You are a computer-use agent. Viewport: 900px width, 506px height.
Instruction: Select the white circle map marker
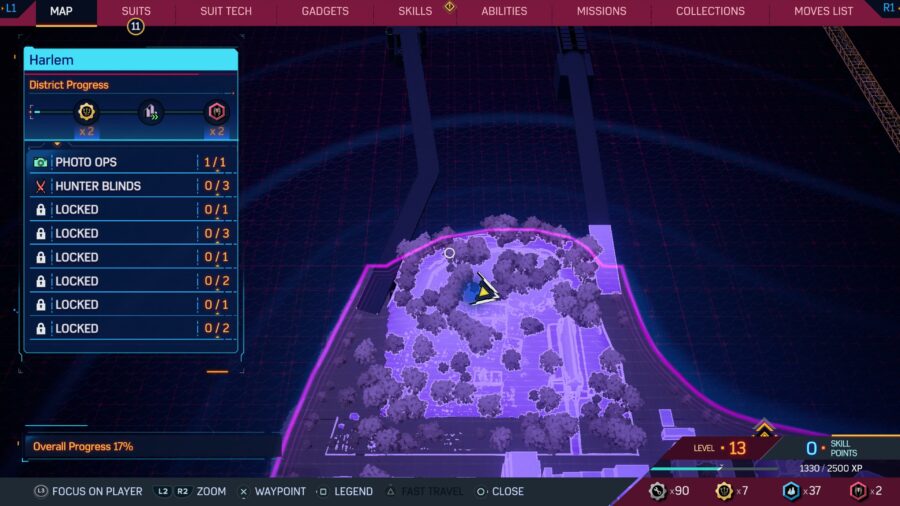click(449, 253)
